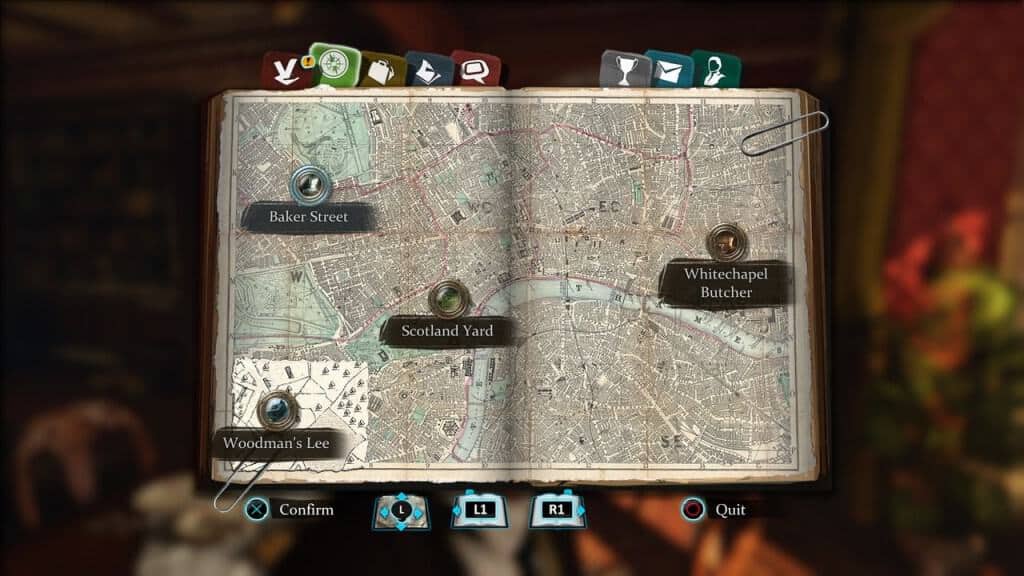Open the character portrait silhouette tab

712,70
